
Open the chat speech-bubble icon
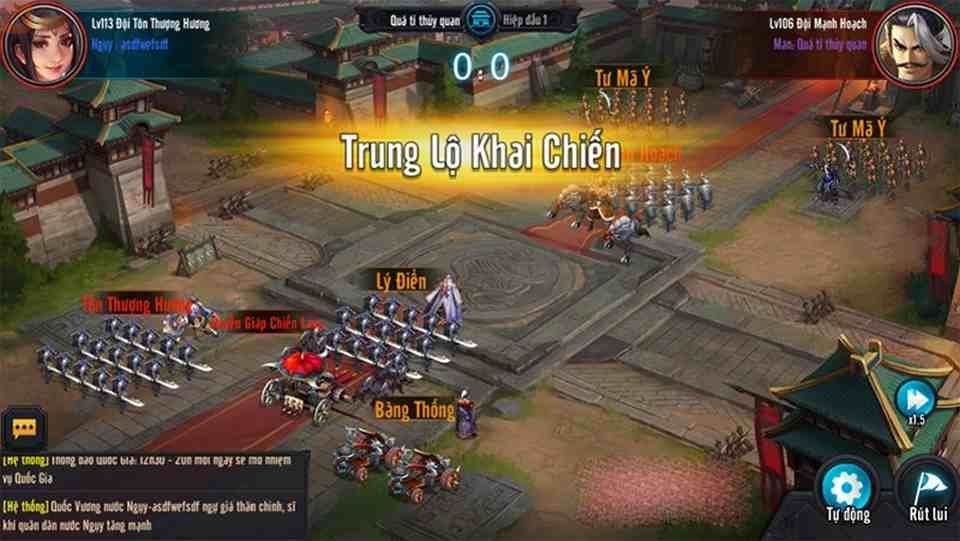(24, 428)
